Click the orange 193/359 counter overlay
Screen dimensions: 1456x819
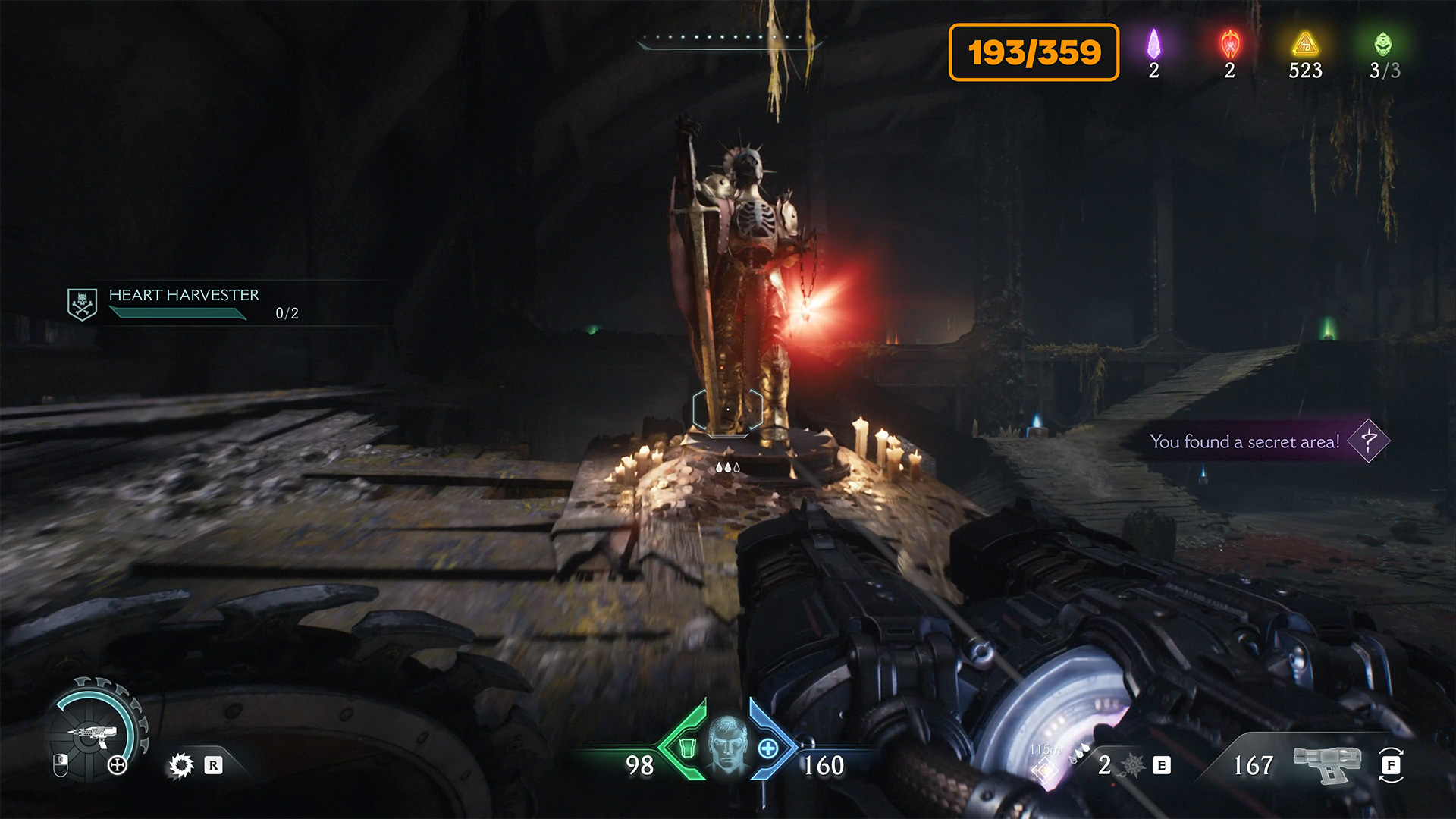click(1034, 52)
